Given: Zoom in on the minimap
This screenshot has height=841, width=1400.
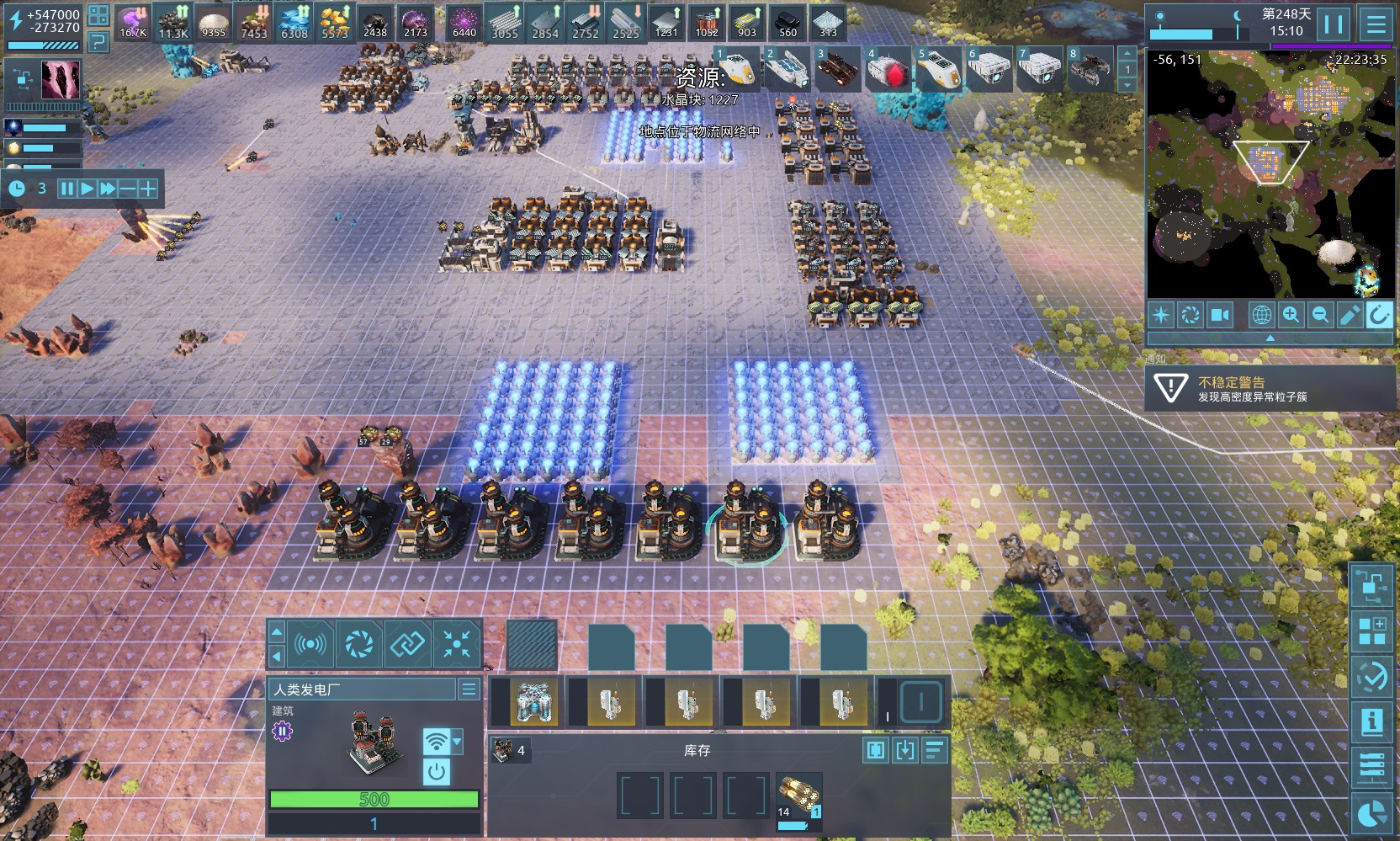Looking at the screenshot, I should click(x=1291, y=315).
